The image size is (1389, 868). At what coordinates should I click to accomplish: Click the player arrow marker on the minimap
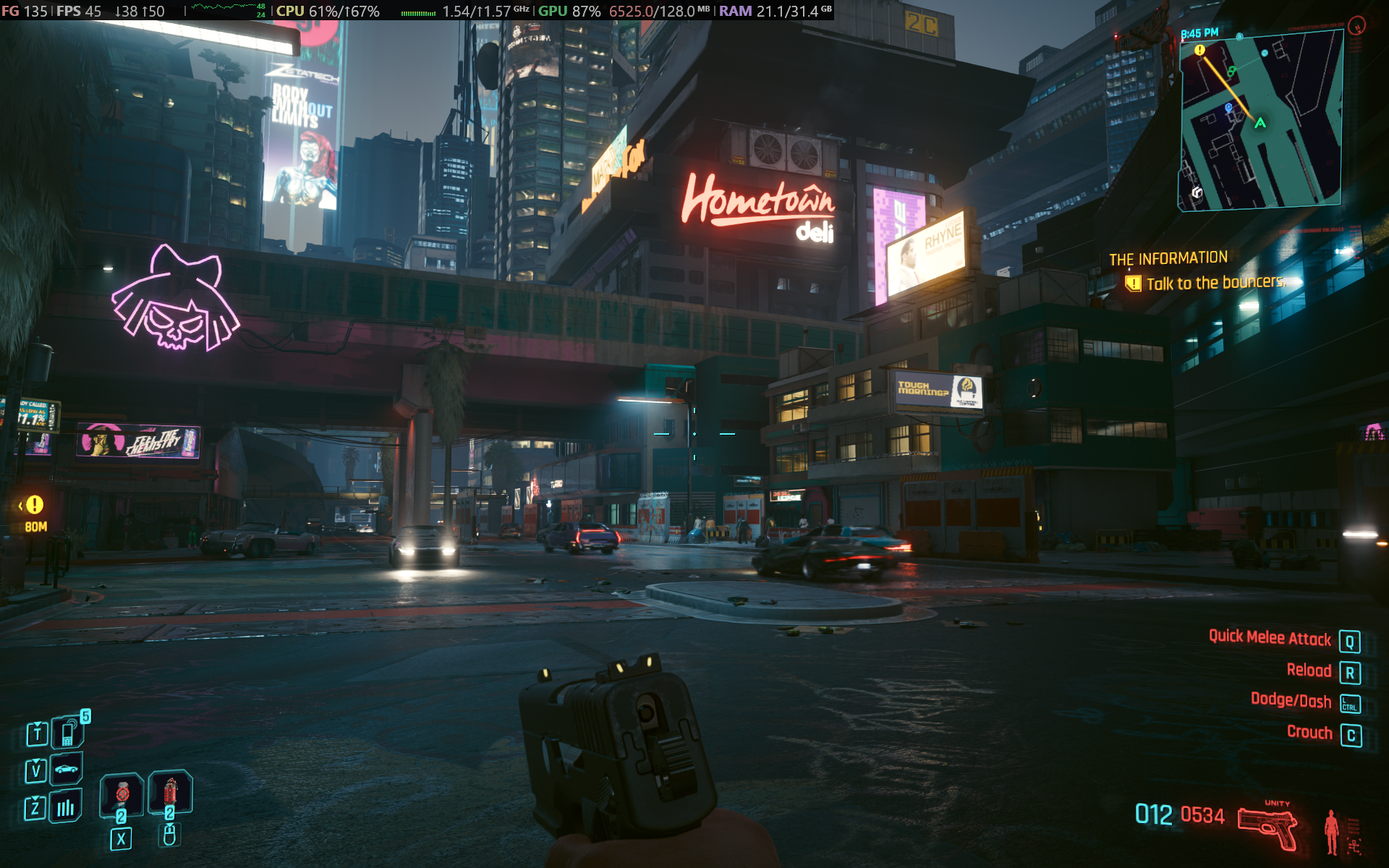(x=1260, y=124)
